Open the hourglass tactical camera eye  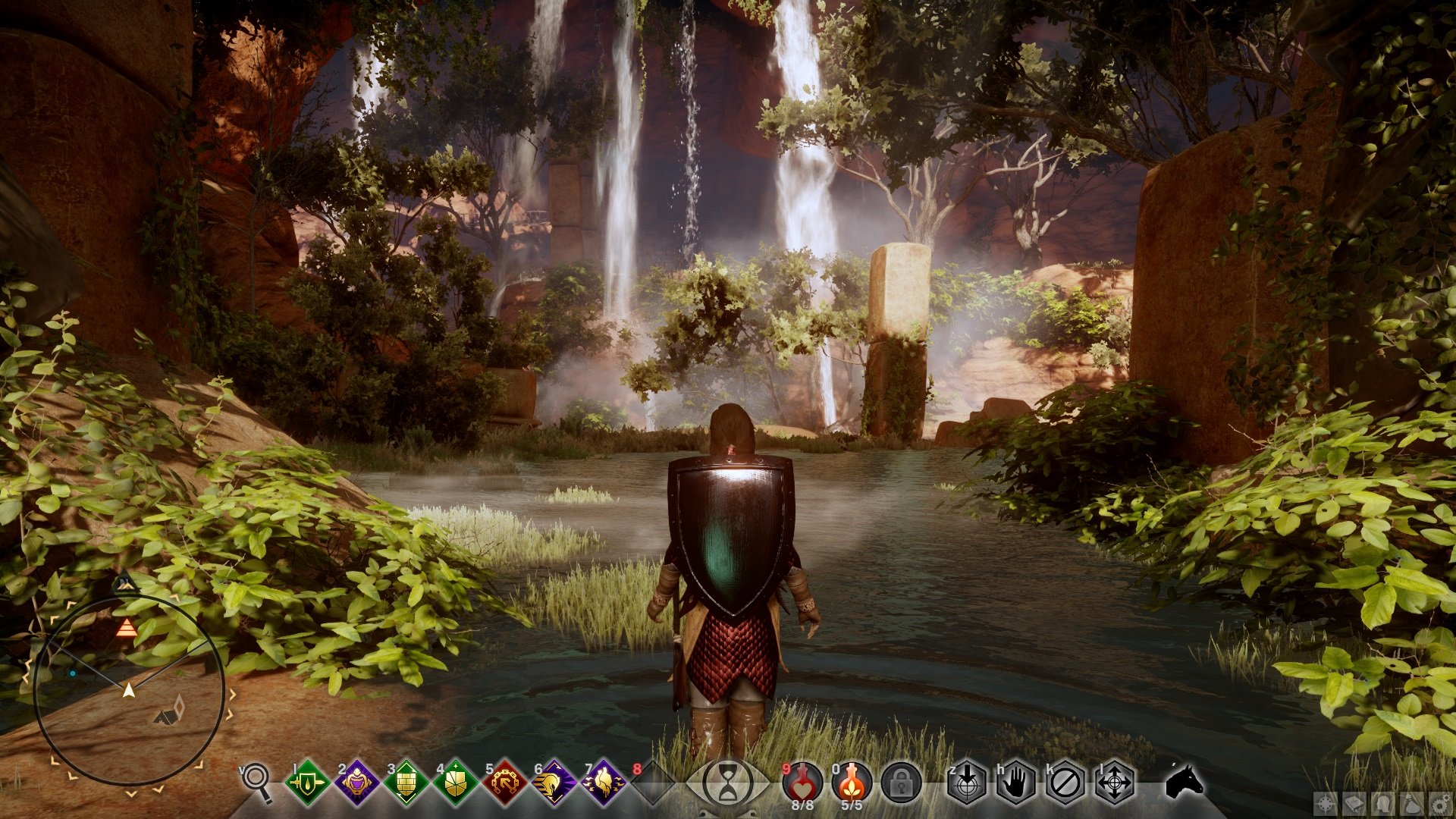pos(728,782)
